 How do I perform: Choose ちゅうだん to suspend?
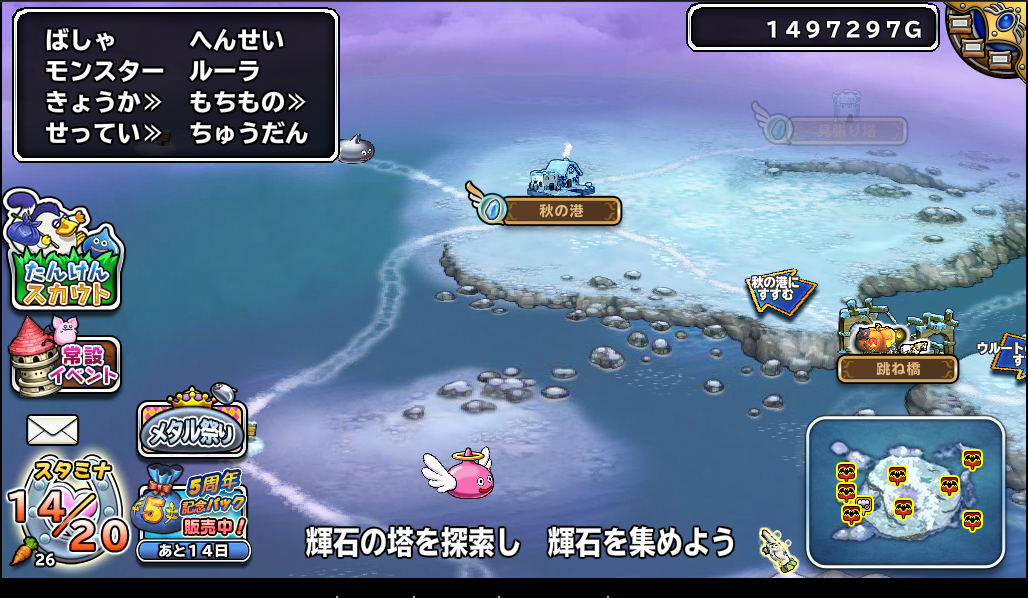click(x=249, y=133)
